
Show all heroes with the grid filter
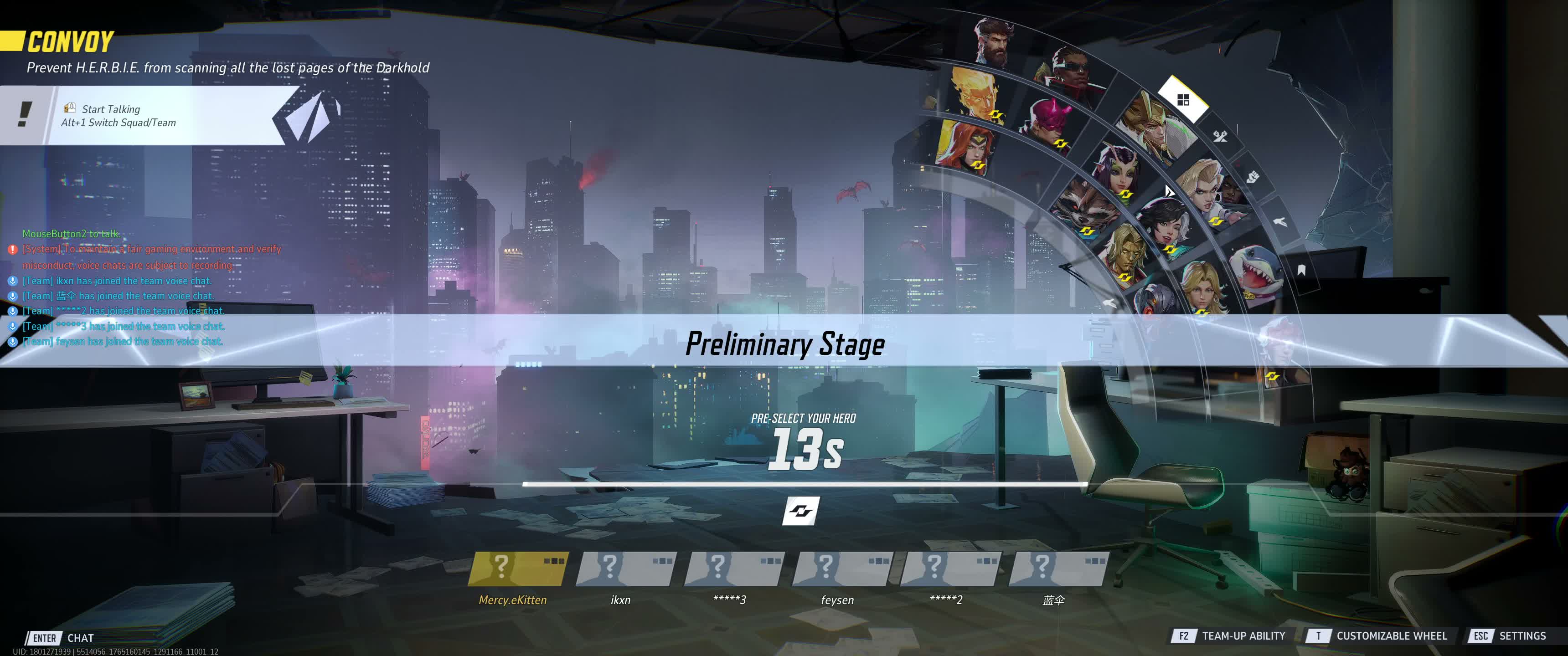point(1183,100)
